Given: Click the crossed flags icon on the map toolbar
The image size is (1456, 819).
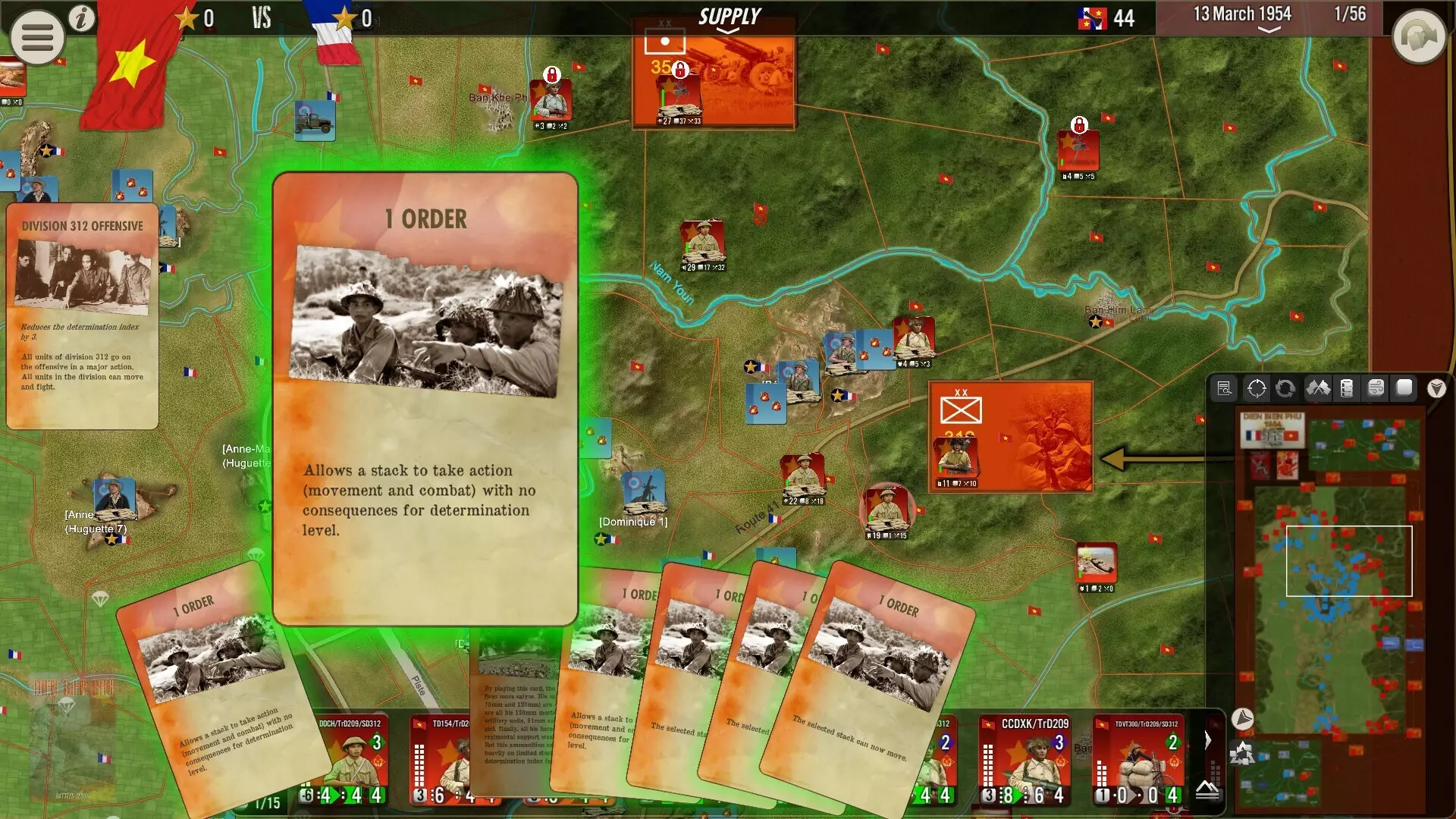Looking at the screenshot, I should pyautogui.click(x=1319, y=388).
